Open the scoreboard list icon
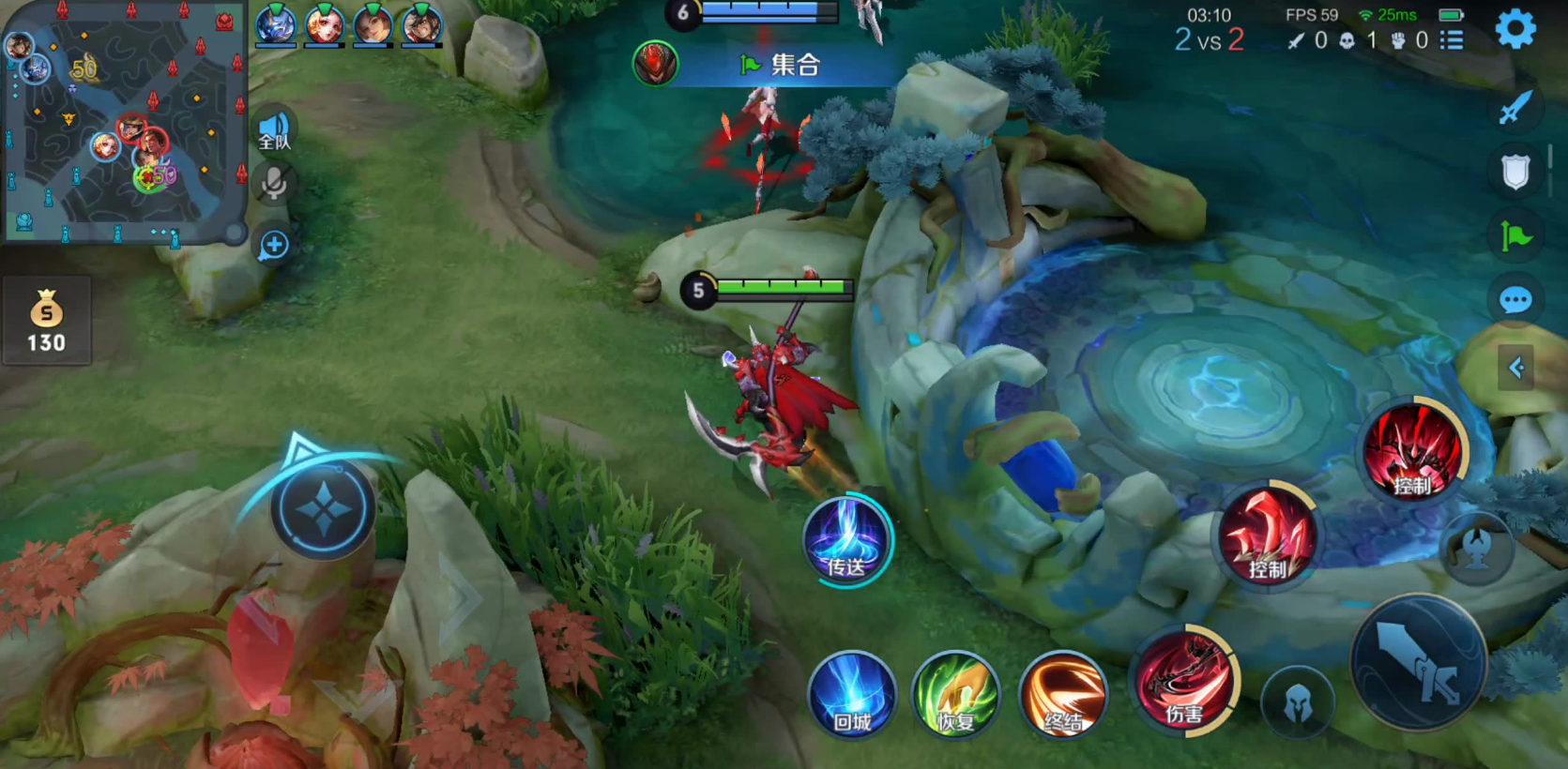1568x769 pixels. coord(1452,40)
